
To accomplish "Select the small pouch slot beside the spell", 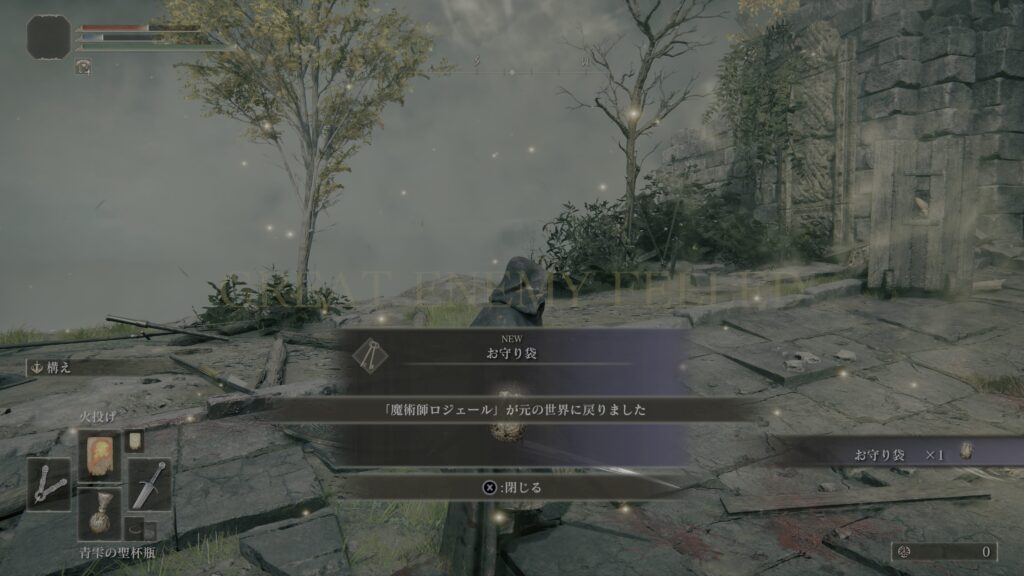I will (133, 441).
